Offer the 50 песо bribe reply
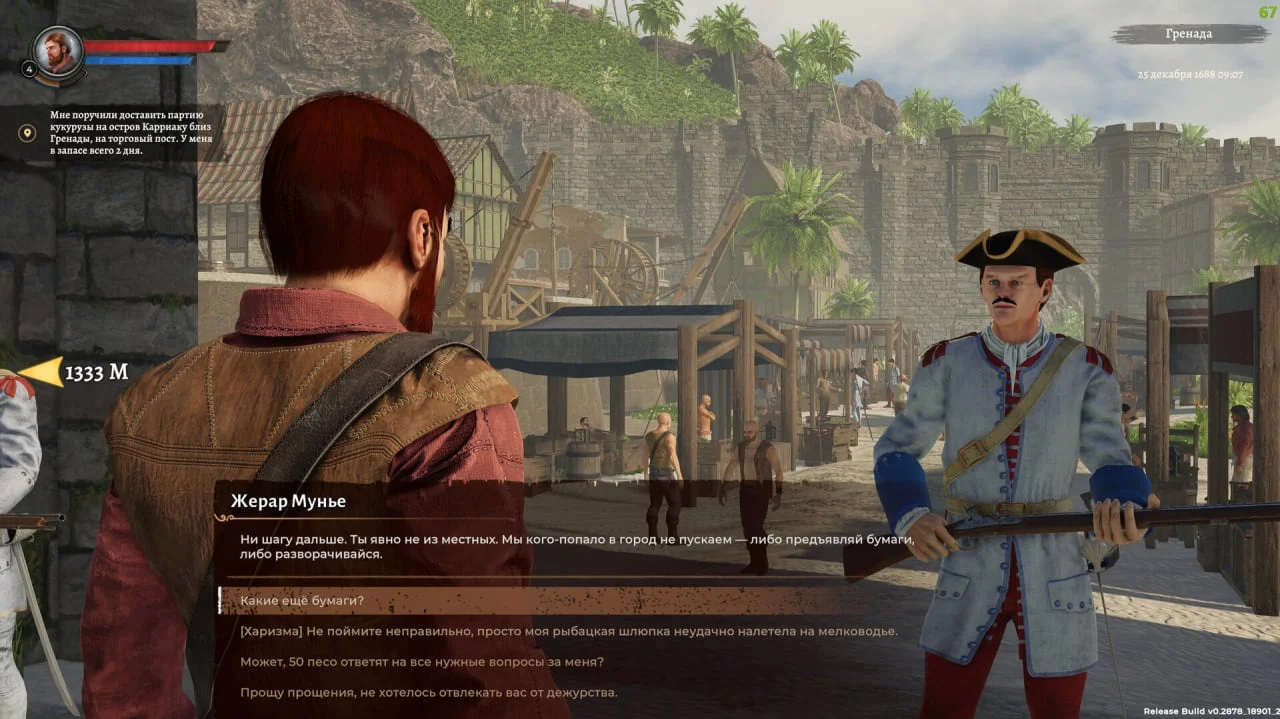The image size is (1280, 719). [421, 661]
